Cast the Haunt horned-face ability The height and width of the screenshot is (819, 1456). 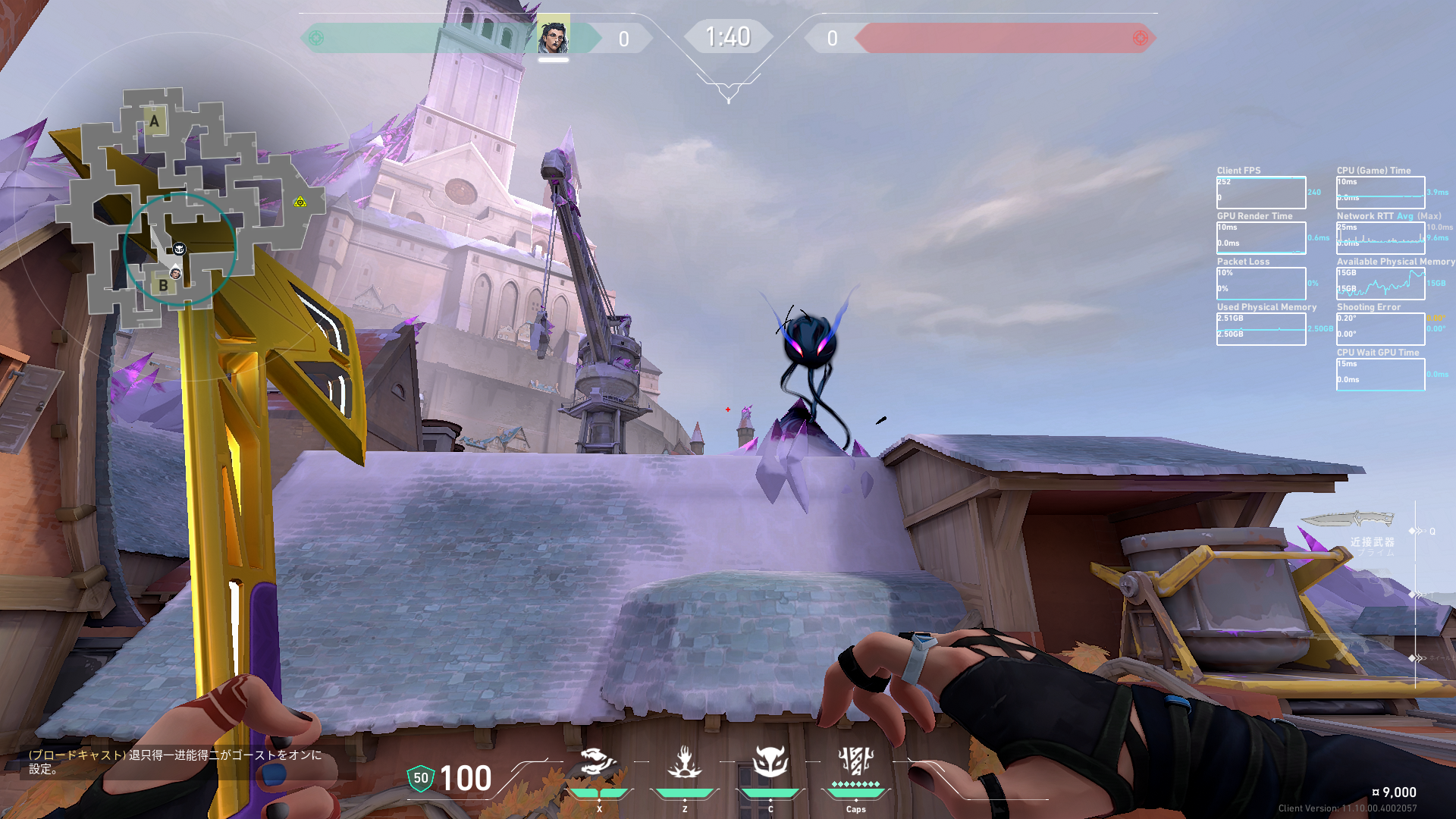(x=770, y=762)
